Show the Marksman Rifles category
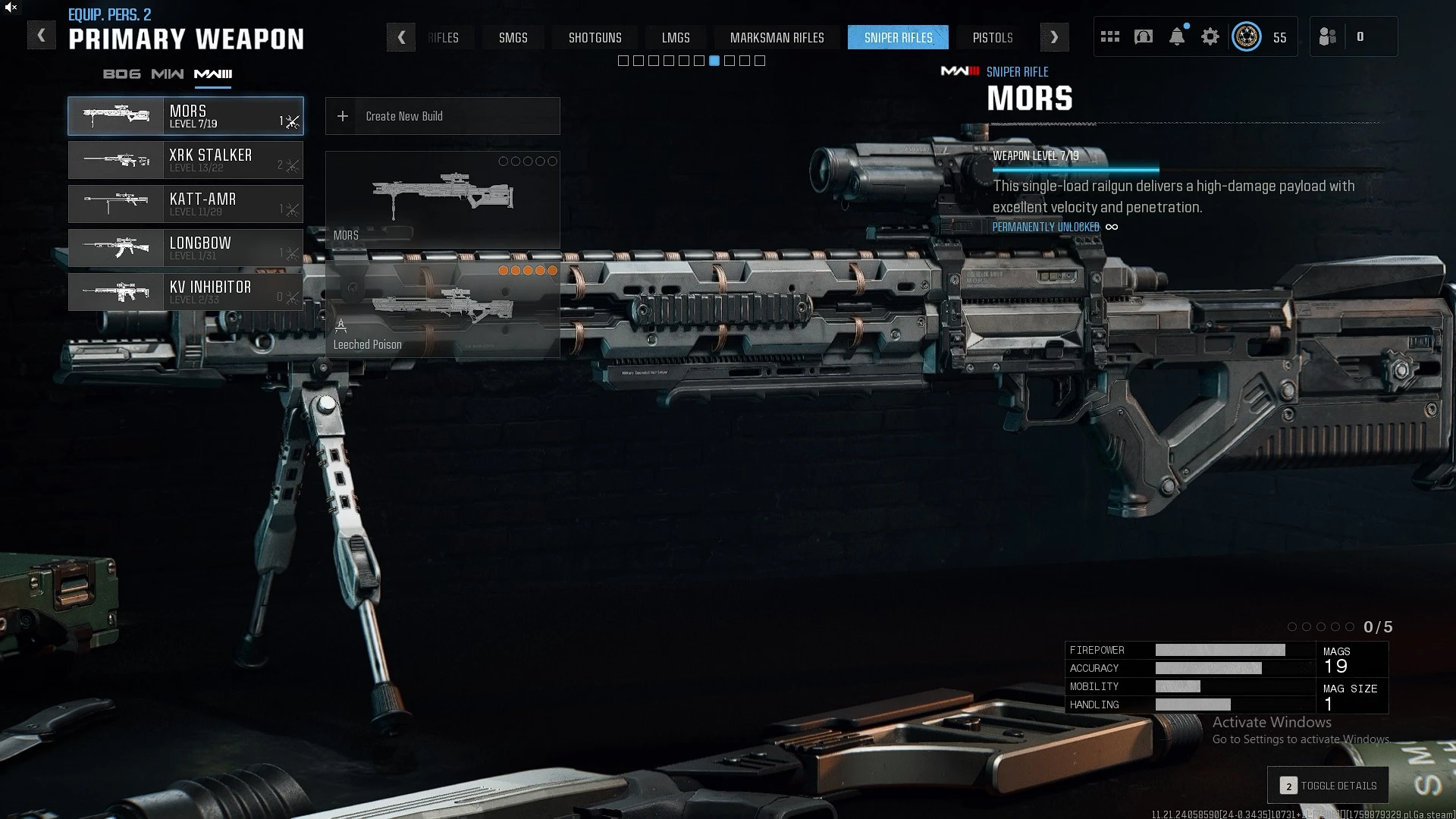This screenshot has height=819, width=1456. click(x=777, y=37)
